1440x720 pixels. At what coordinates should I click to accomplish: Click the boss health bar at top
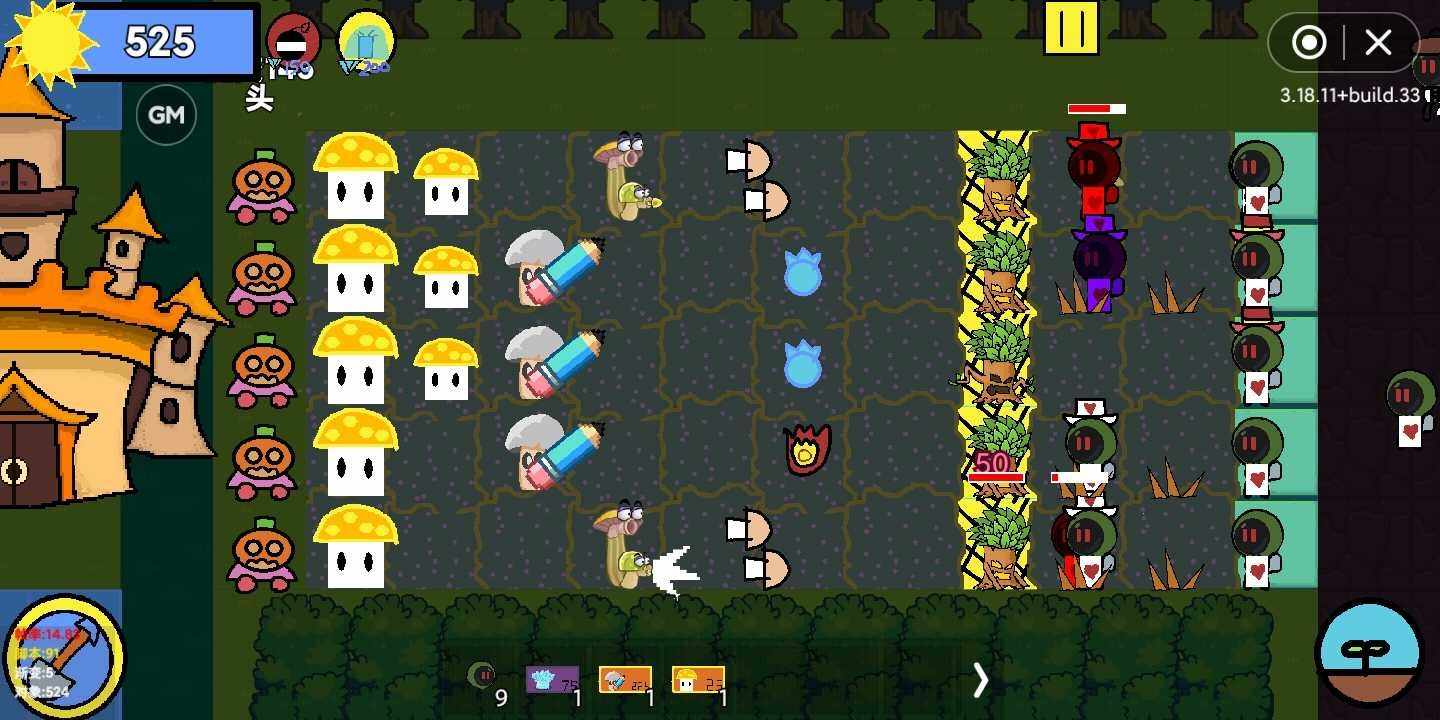[1097, 108]
